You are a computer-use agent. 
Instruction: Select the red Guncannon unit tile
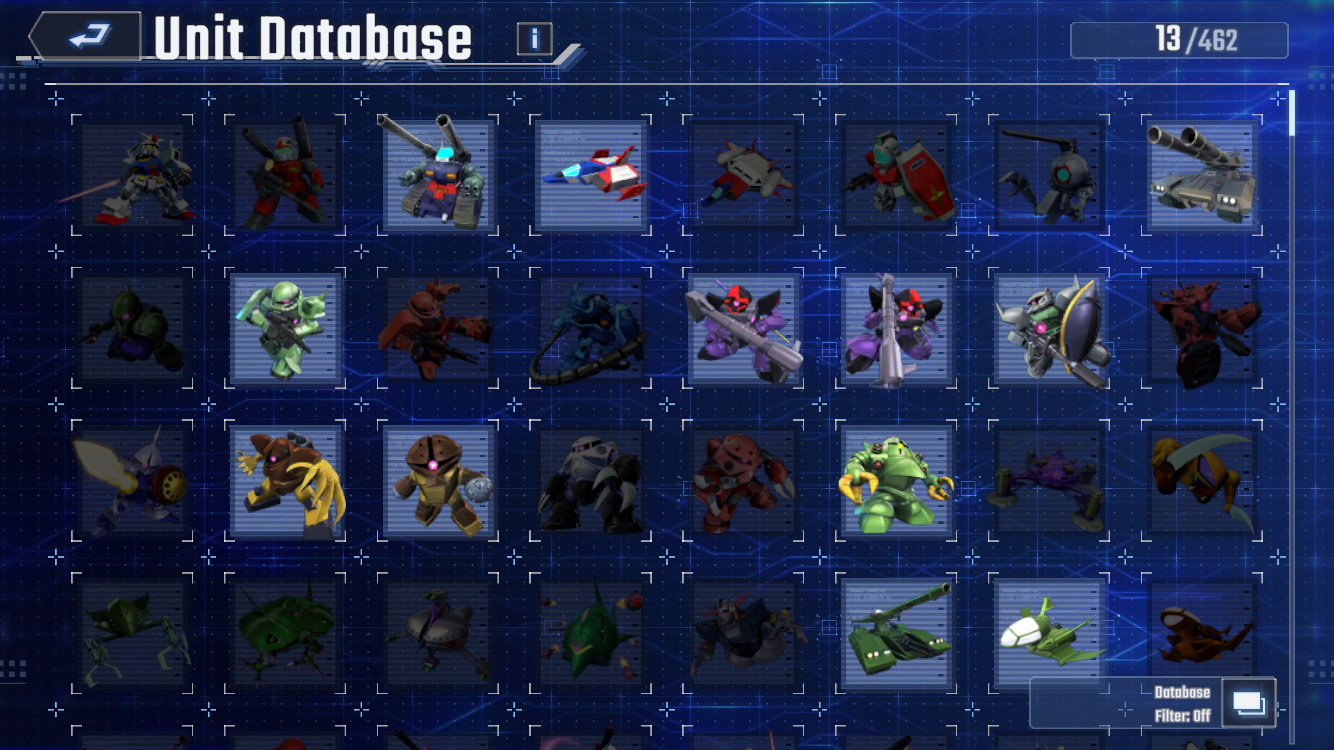[x=286, y=176]
